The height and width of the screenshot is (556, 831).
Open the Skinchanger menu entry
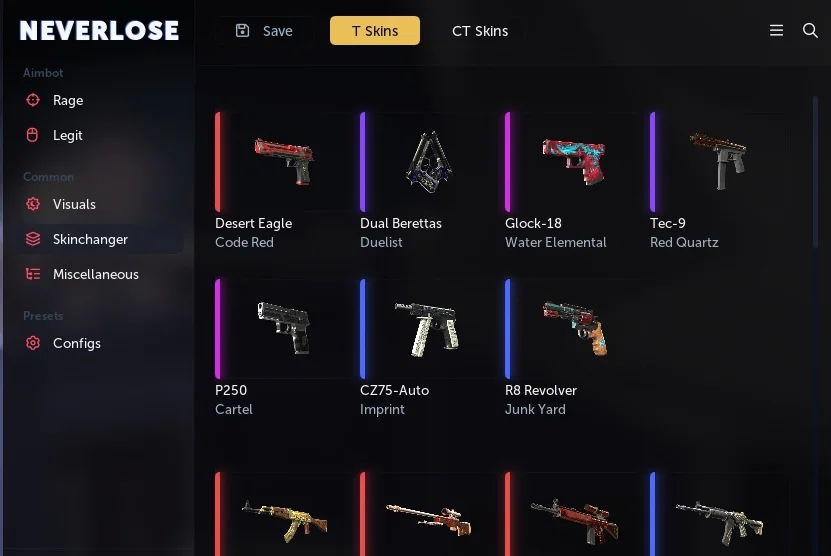[90, 239]
